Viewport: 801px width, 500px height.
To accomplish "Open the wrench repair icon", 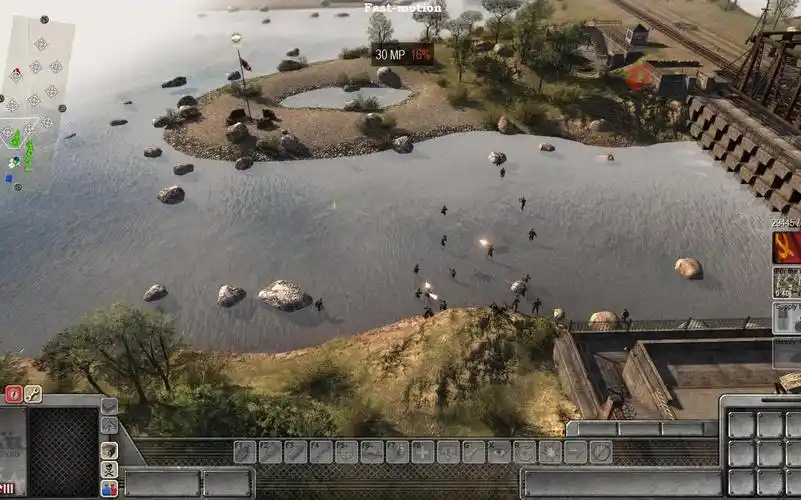I will point(33,394).
